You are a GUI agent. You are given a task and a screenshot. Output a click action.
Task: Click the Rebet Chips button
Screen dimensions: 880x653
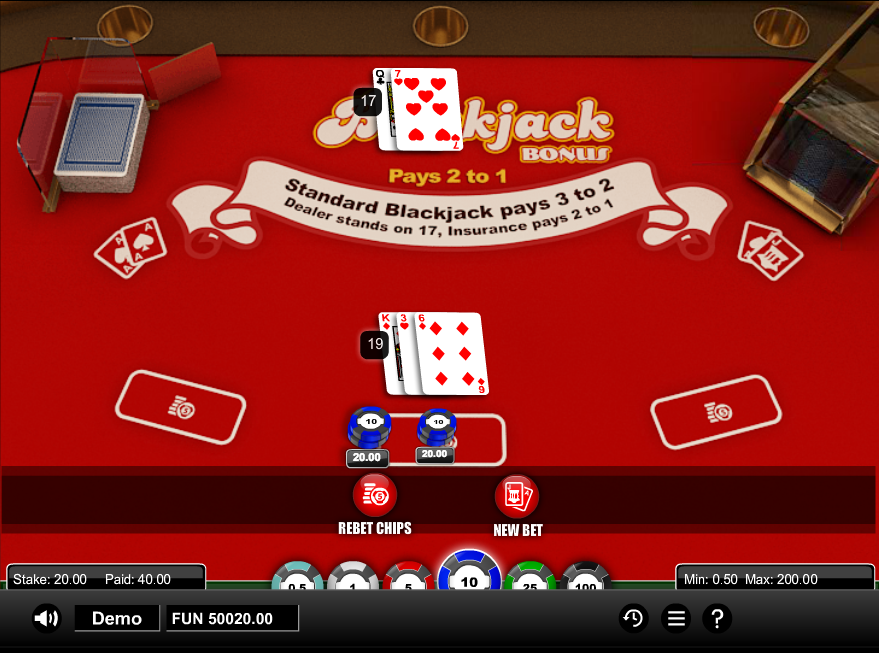(x=375, y=495)
